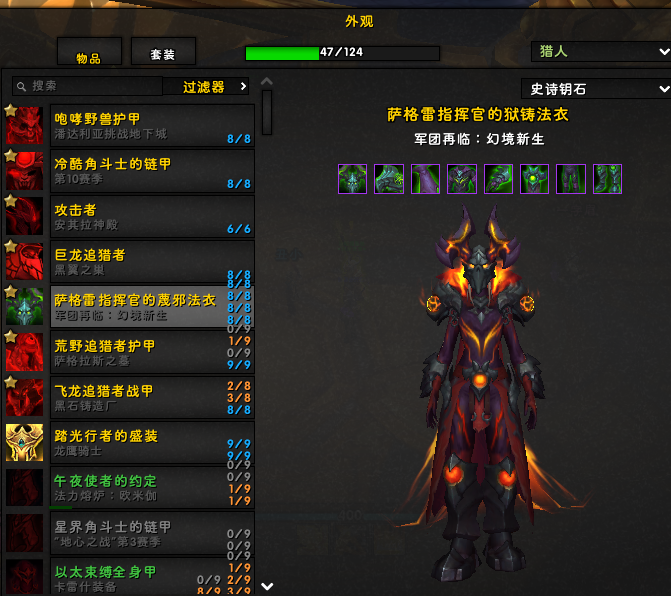Image resolution: width=671 pixels, height=596 pixels.
Task: Click the list's scroll-down arrow
Action: click(267, 586)
